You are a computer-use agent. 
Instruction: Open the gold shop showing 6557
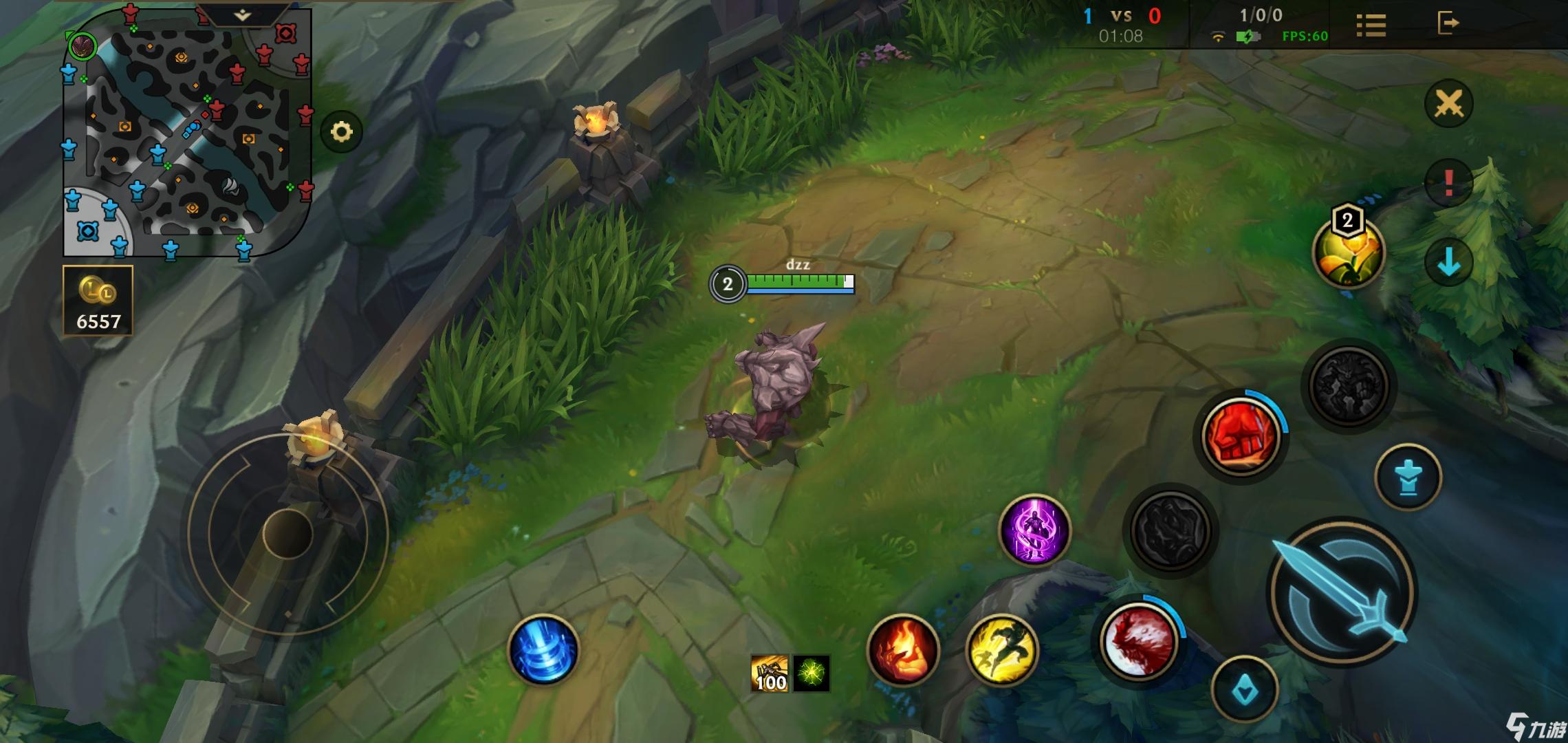point(98,301)
